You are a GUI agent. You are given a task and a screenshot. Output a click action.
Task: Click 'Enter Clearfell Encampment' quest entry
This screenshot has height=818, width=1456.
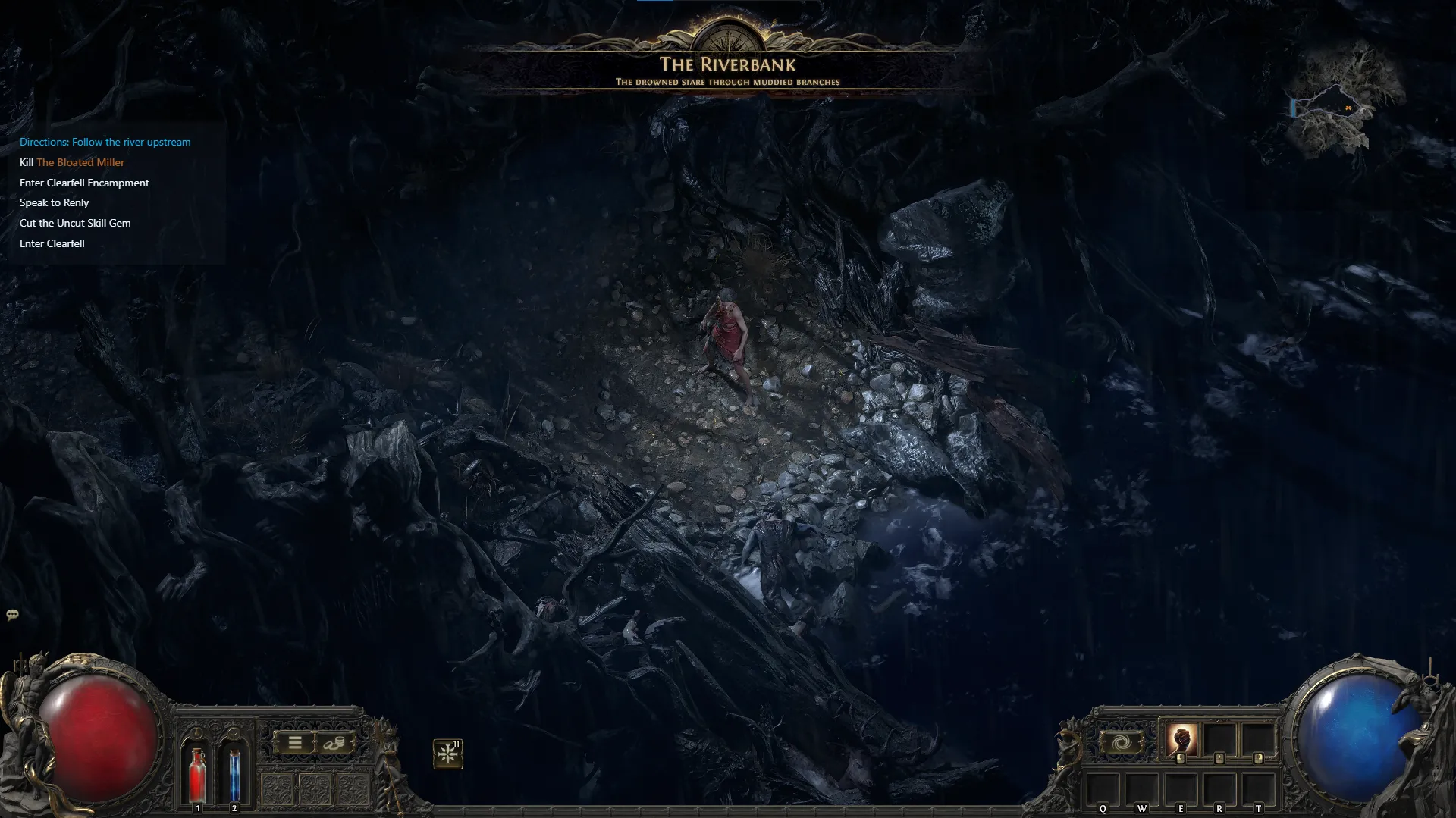coord(84,183)
